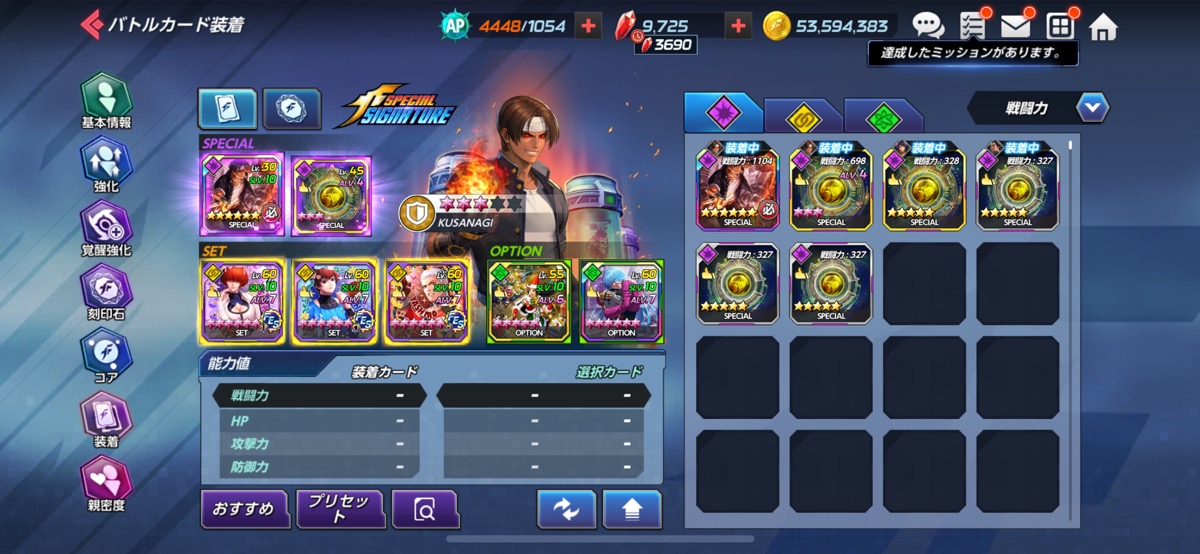Open the 親密度 menu
The height and width of the screenshot is (554, 1200).
106,485
